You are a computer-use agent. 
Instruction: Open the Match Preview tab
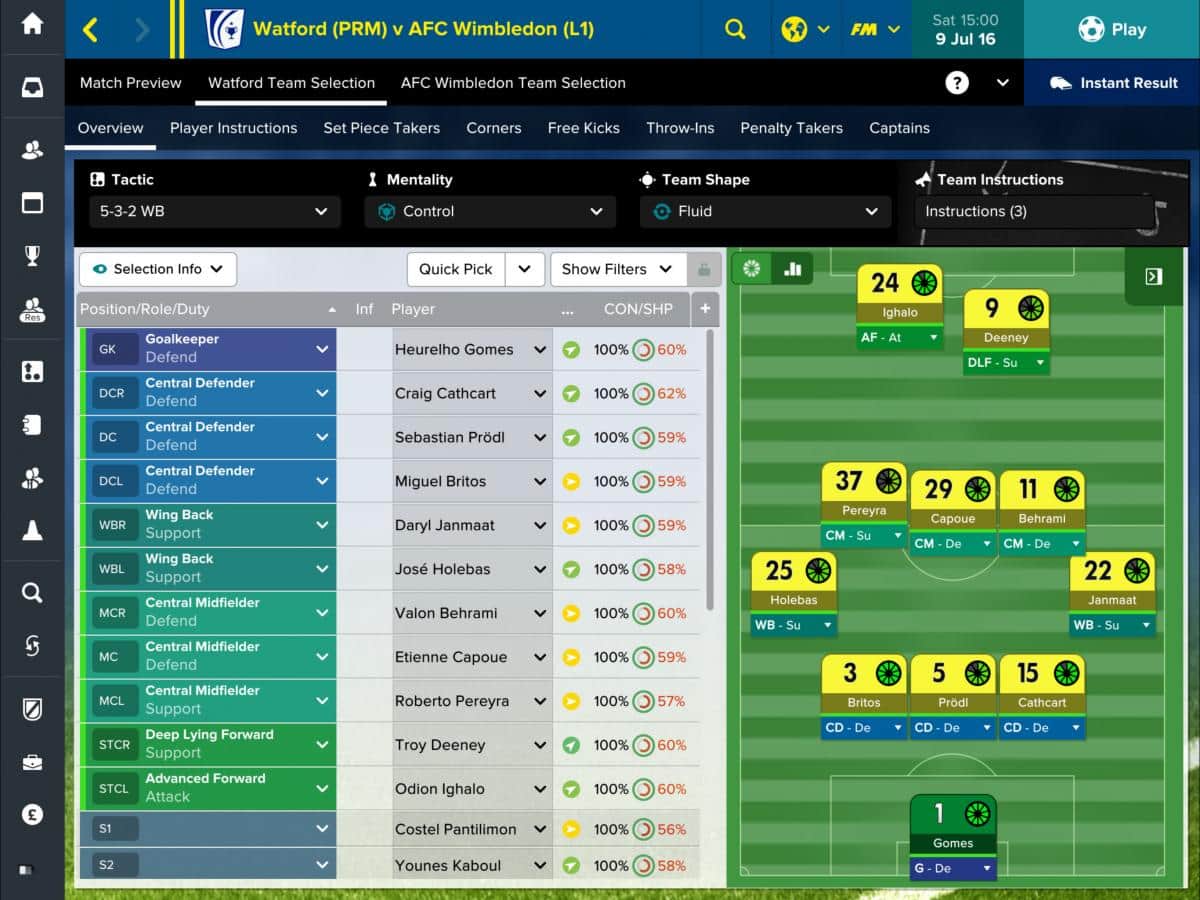click(131, 83)
